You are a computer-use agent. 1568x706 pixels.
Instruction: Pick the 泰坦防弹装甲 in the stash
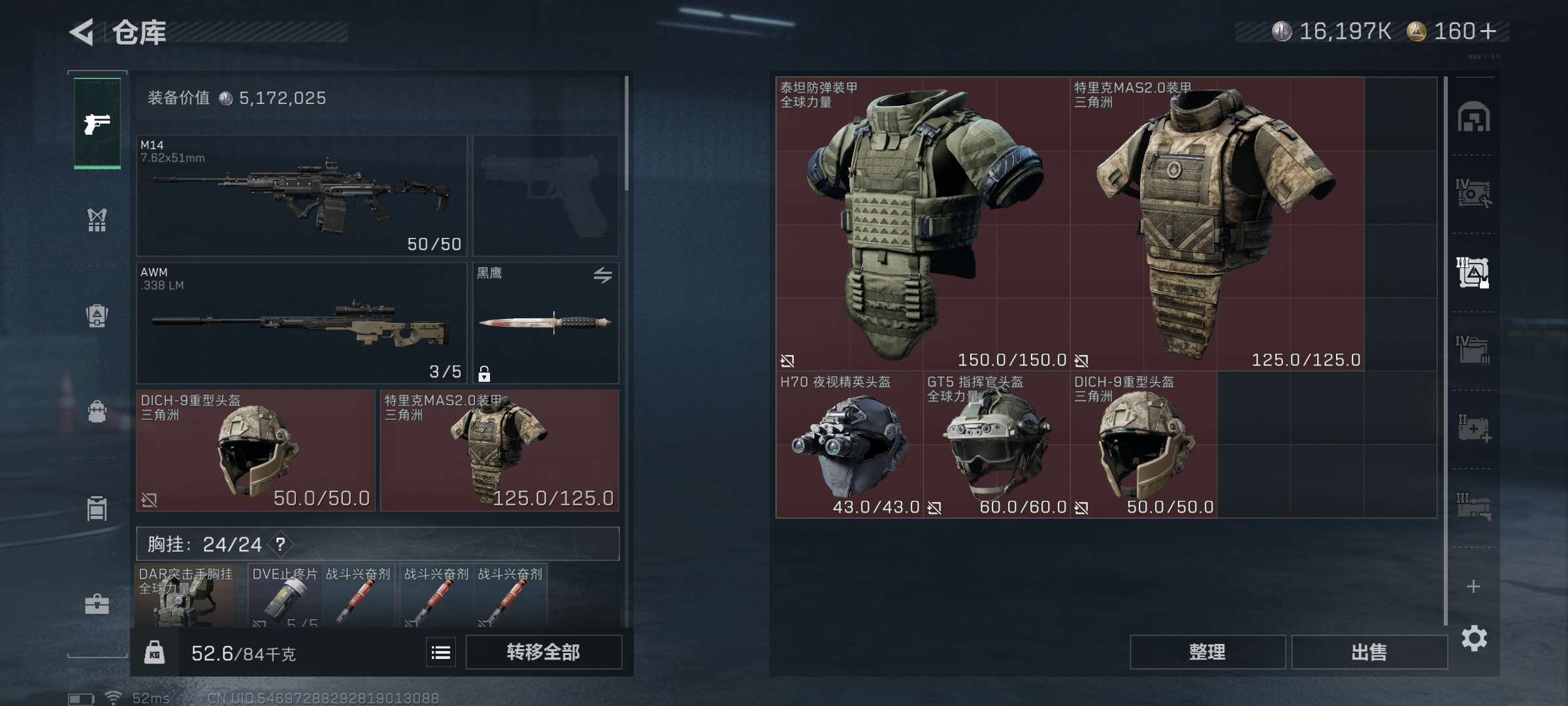tap(923, 224)
